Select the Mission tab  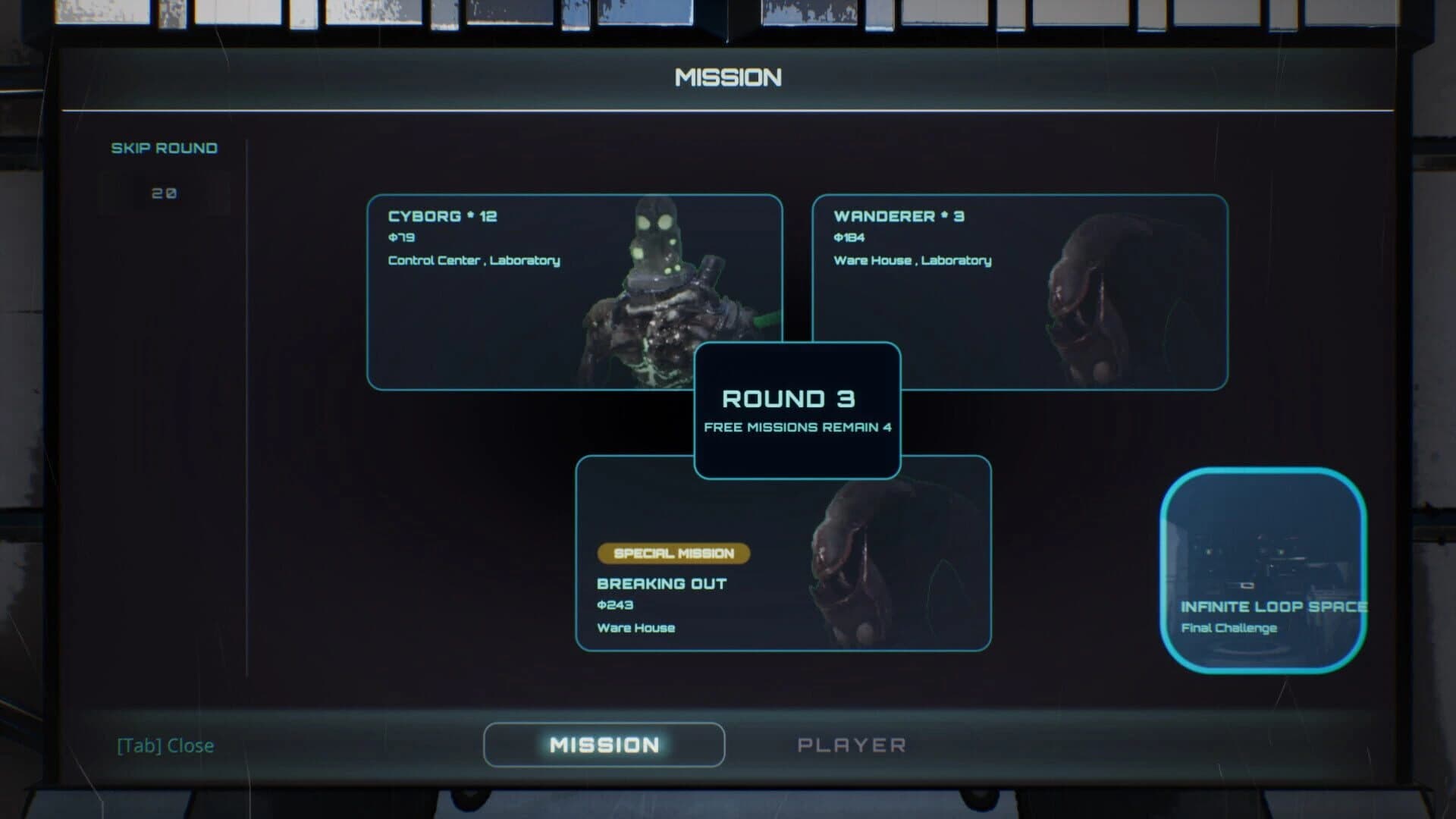(604, 745)
